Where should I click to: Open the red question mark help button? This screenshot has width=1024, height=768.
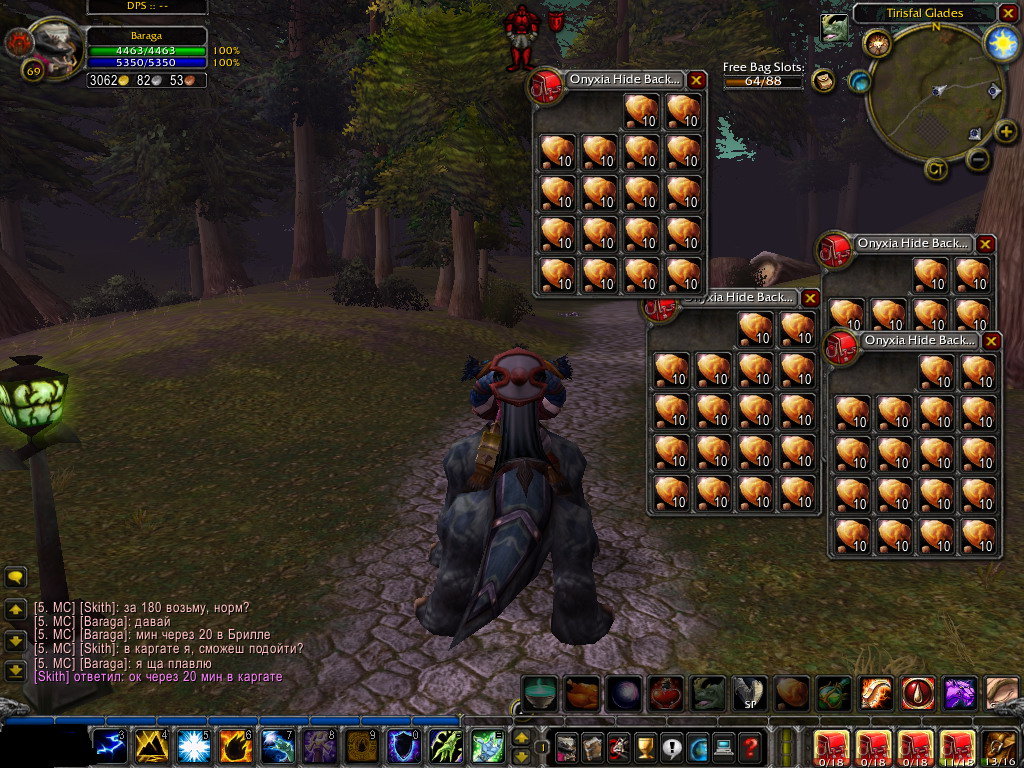[x=750, y=746]
